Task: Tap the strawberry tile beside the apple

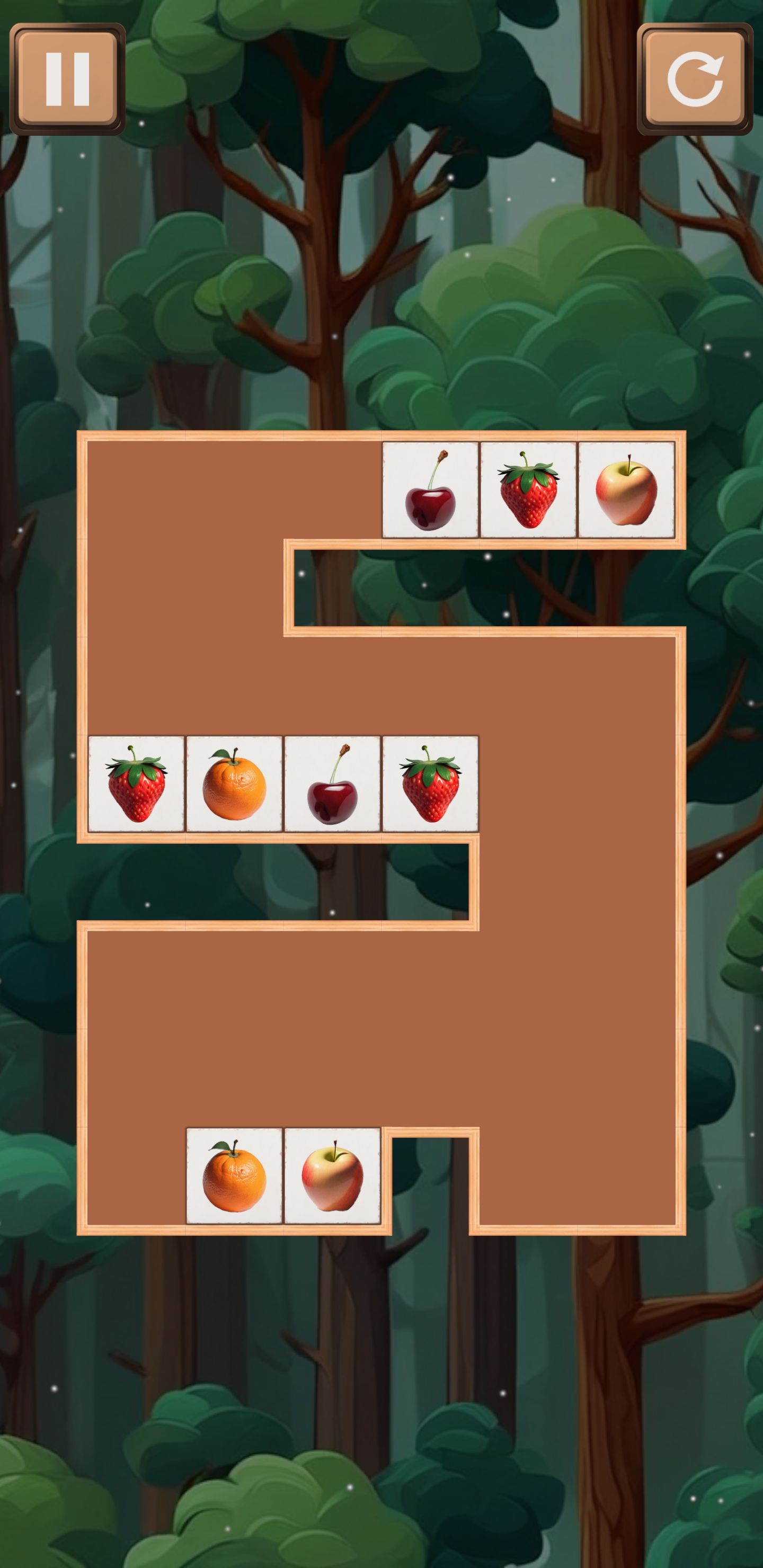Action: tap(528, 490)
